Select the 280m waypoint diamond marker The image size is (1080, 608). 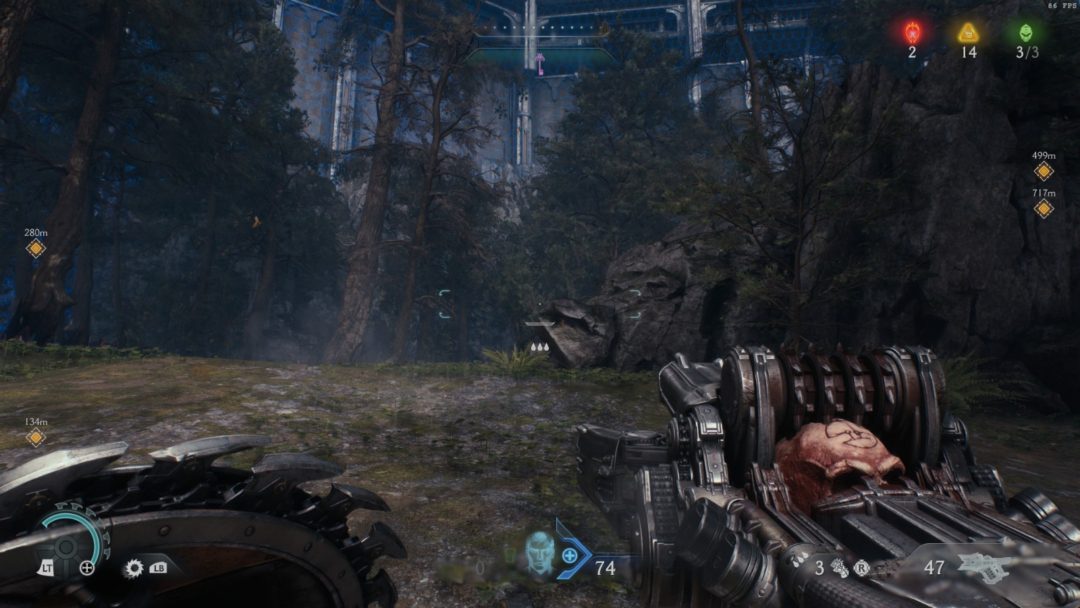point(36,248)
